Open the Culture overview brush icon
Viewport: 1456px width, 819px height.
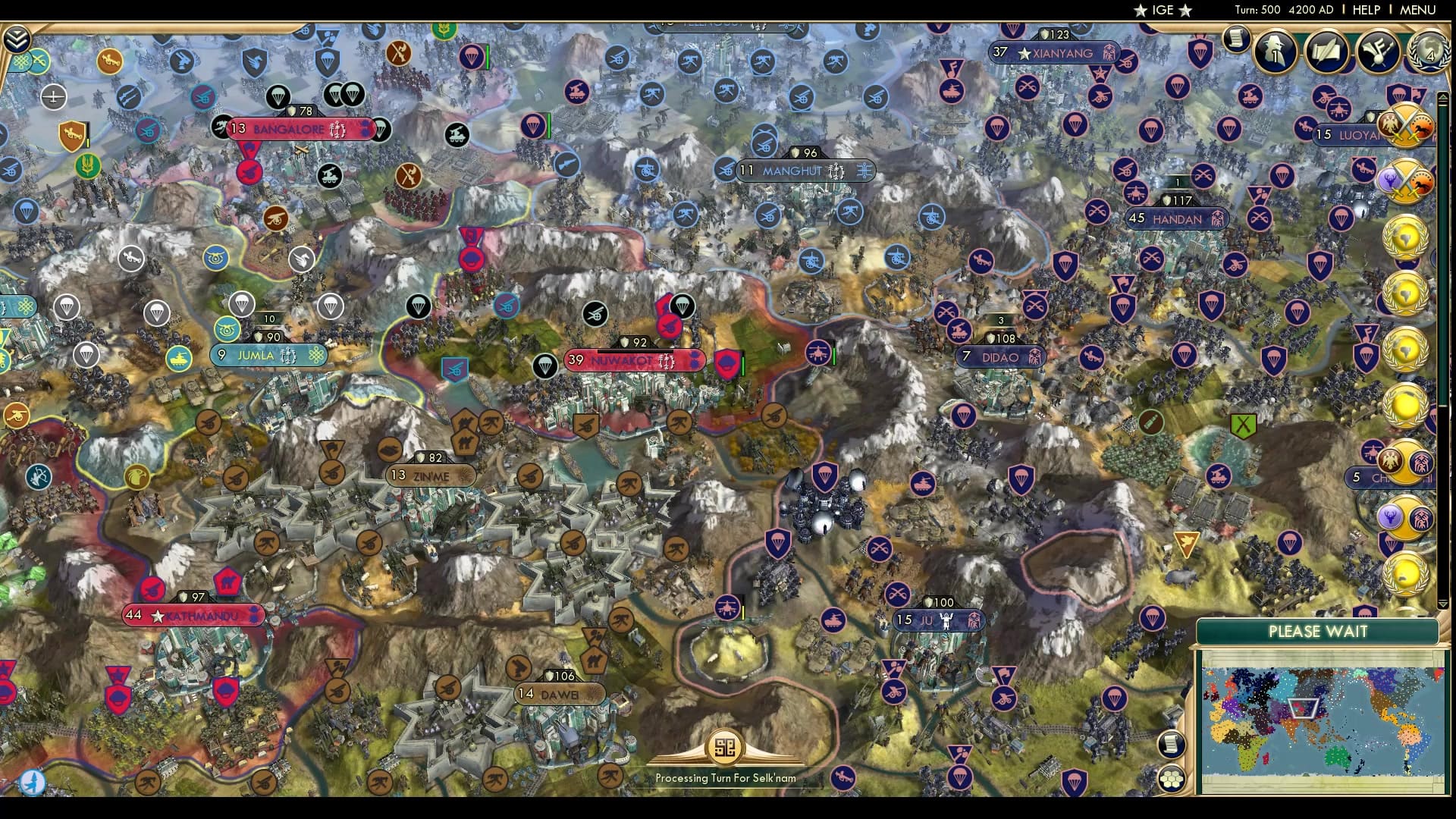pos(1379,52)
